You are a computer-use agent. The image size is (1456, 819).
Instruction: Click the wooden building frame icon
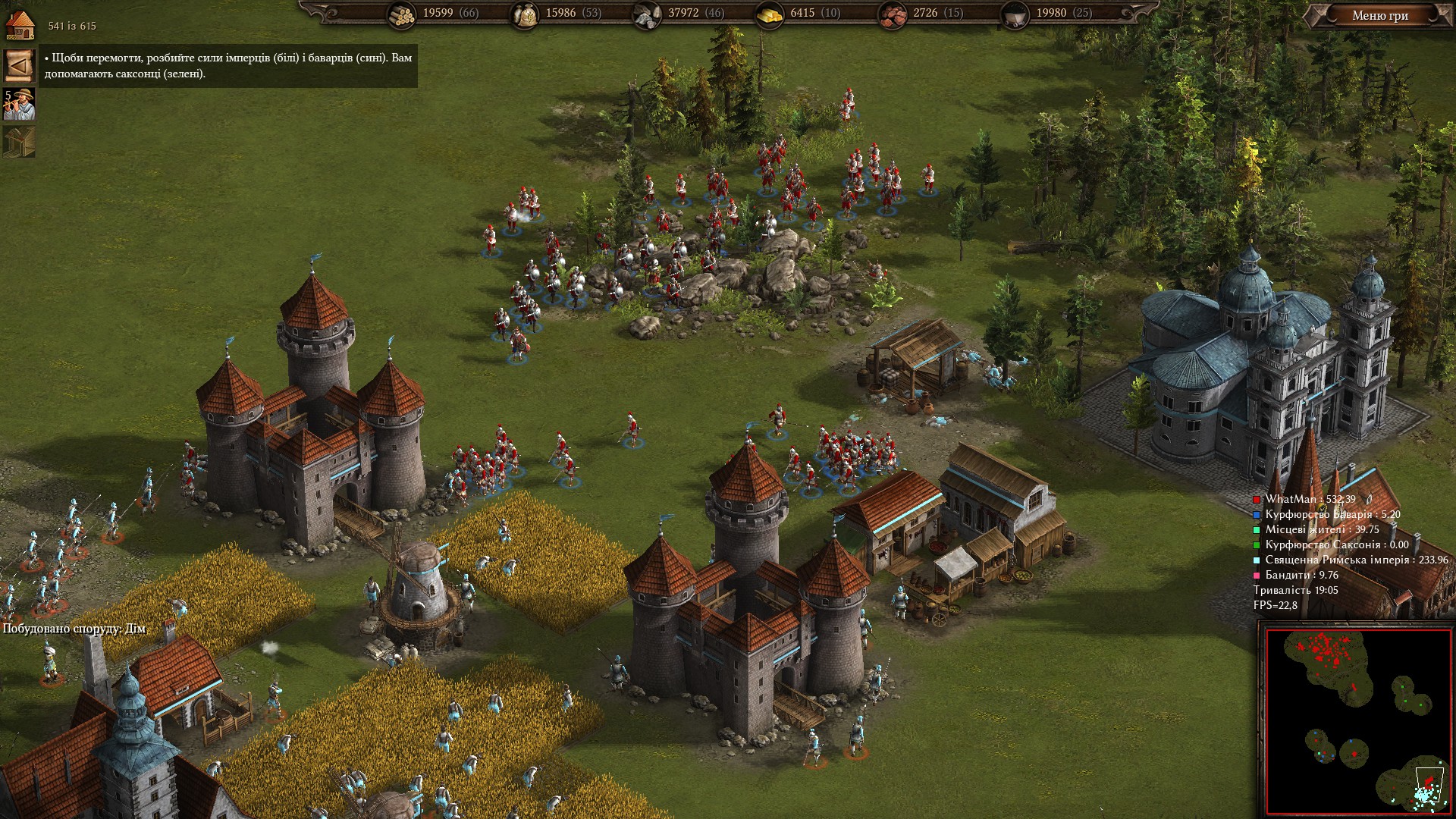pos(19,142)
